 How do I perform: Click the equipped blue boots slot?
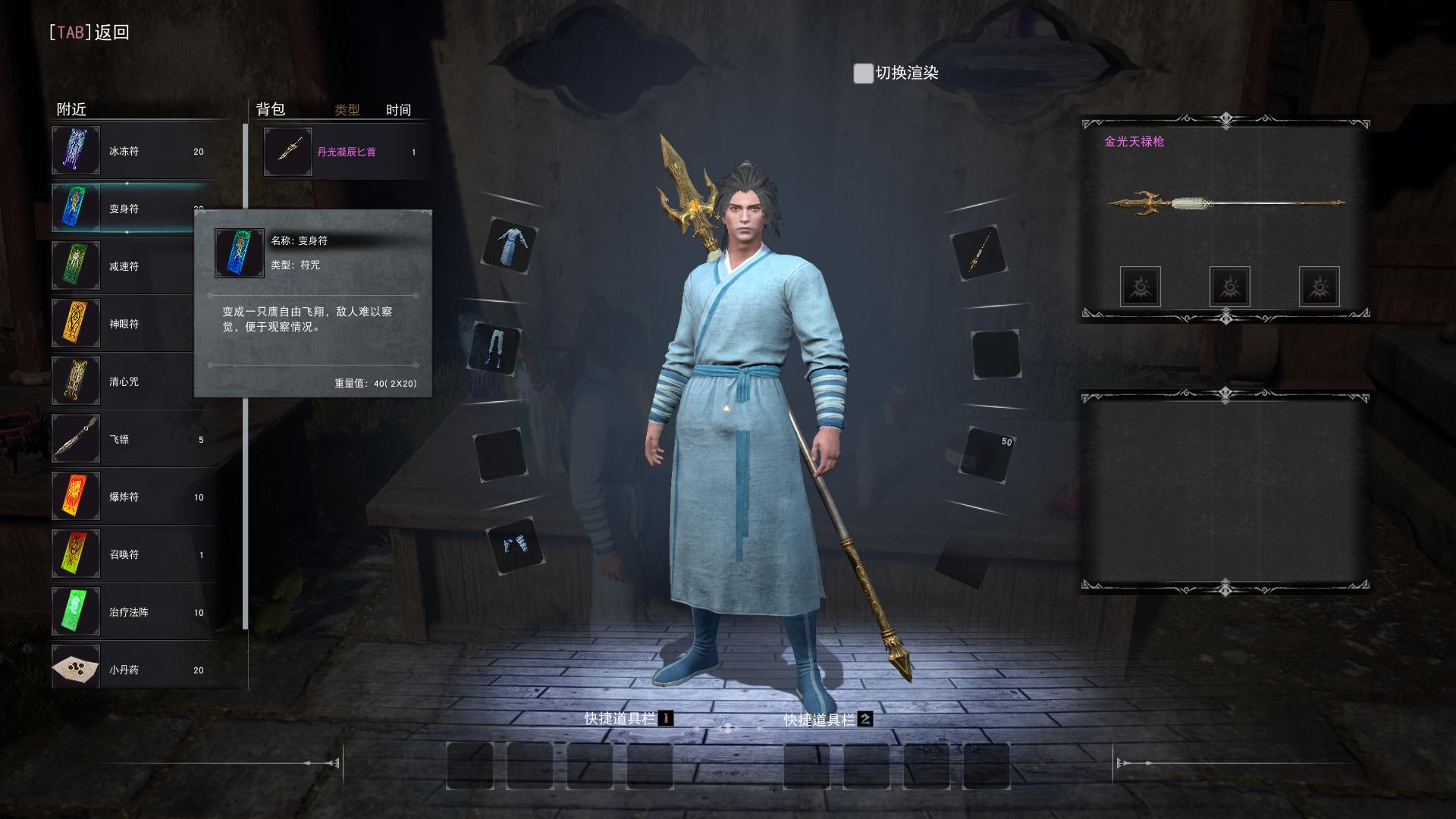(x=516, y=546)
